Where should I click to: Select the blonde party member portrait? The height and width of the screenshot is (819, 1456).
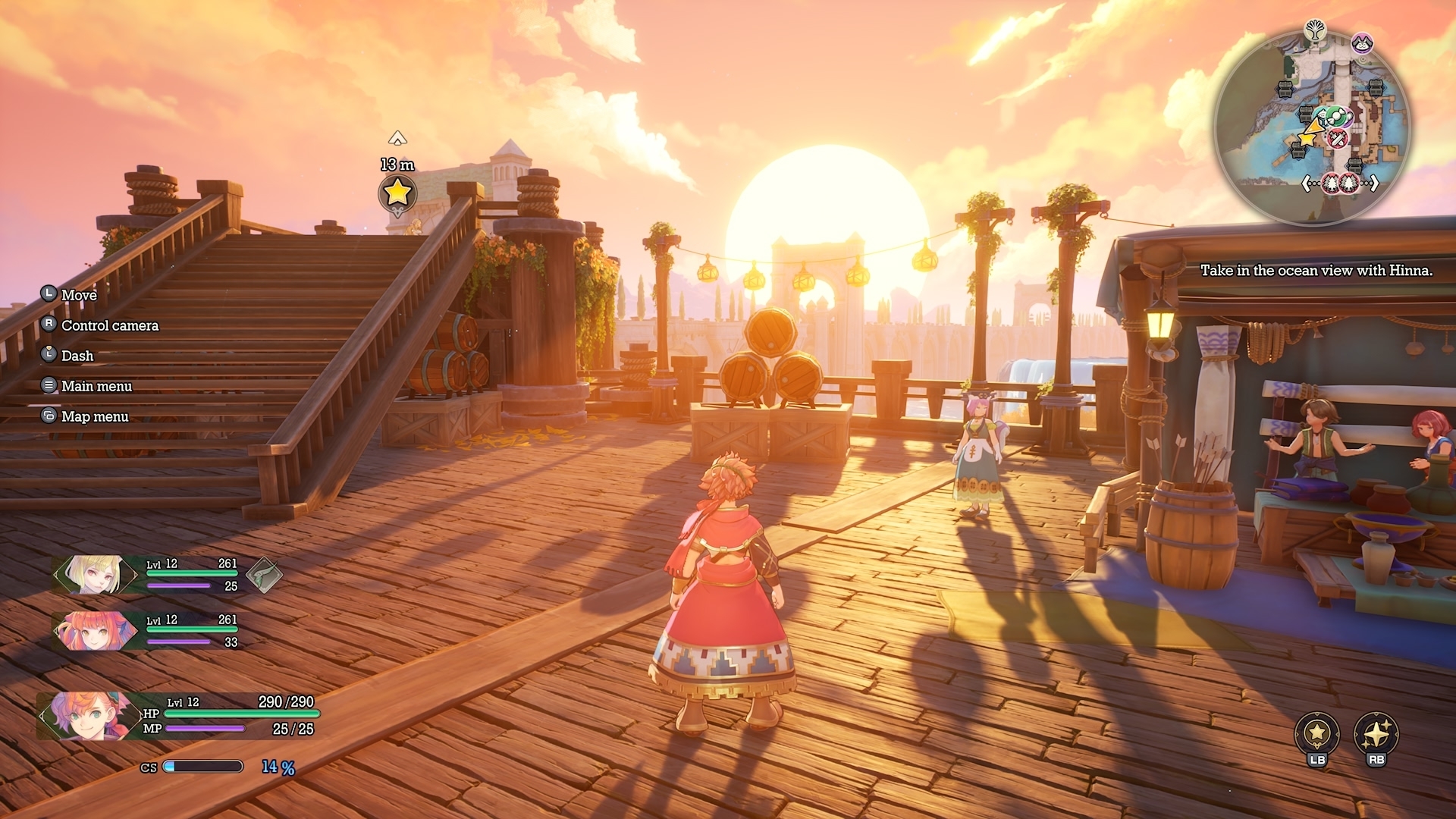click(93, 575)
